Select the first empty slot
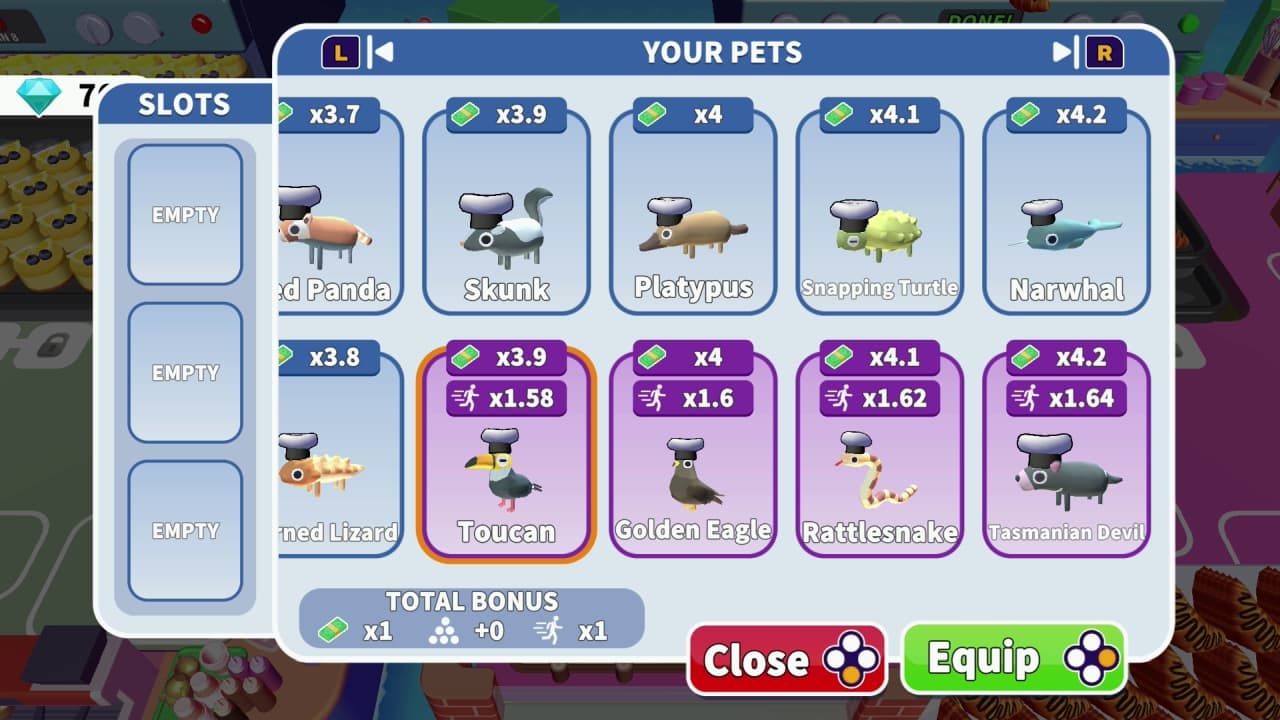The image size is (1280, 720). pos(185,215)
